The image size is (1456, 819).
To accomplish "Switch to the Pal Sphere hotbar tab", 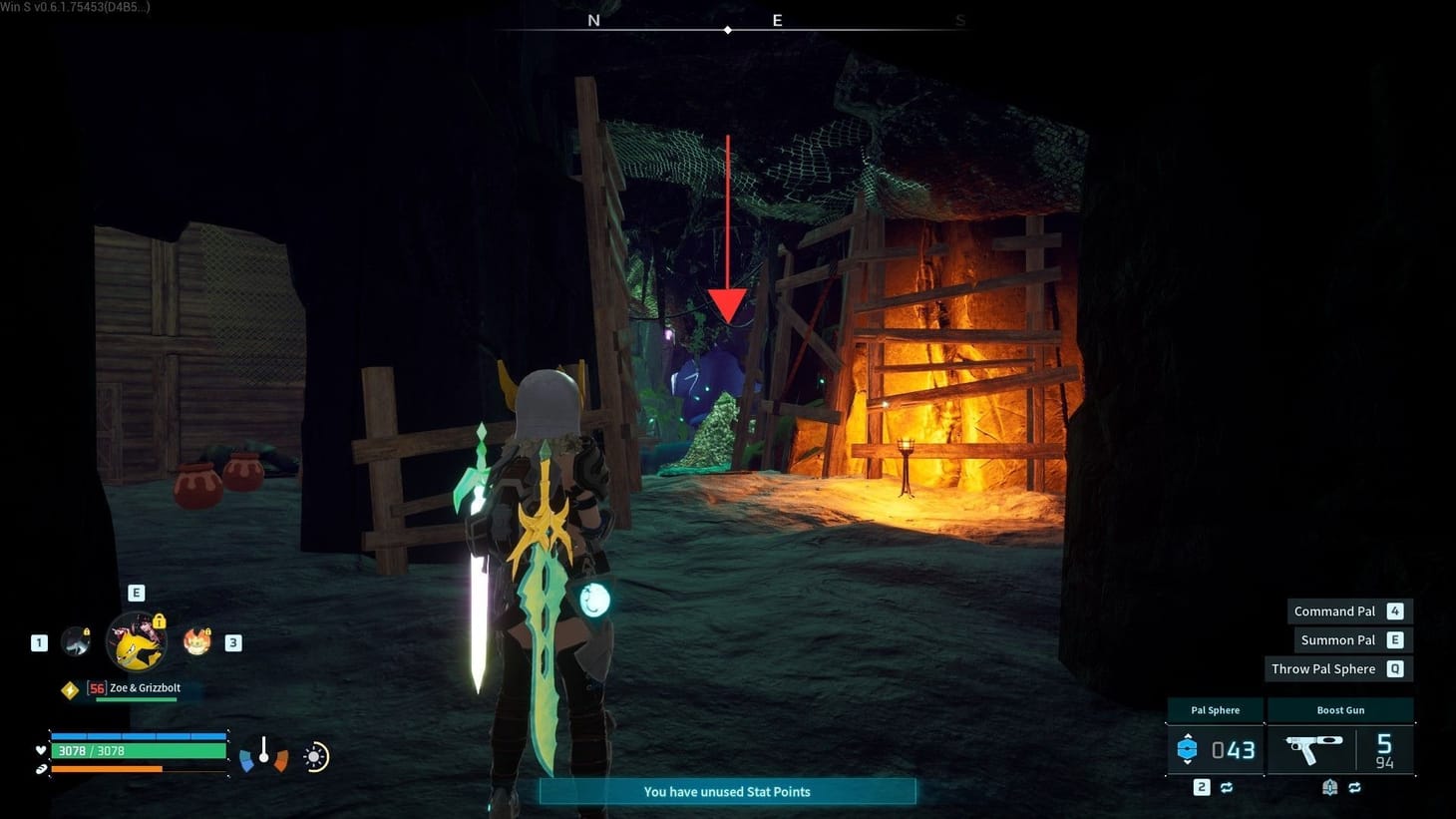I will [1215, 709].
